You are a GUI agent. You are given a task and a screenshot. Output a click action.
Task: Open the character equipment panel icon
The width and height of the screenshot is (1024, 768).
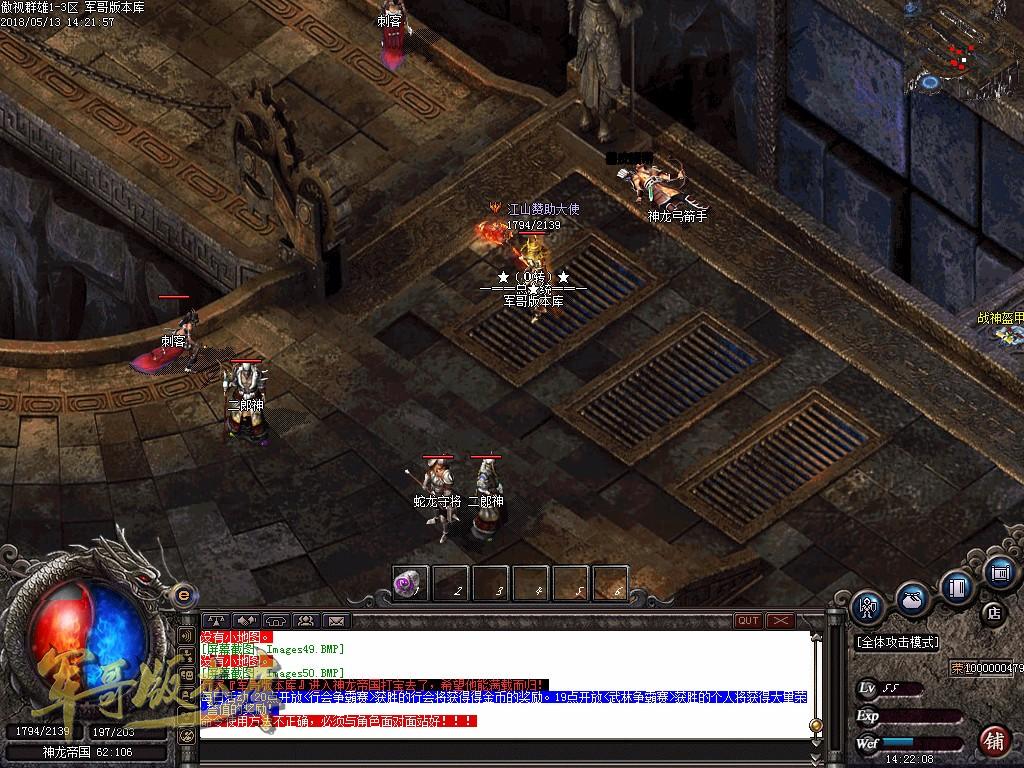coord(867,606)
